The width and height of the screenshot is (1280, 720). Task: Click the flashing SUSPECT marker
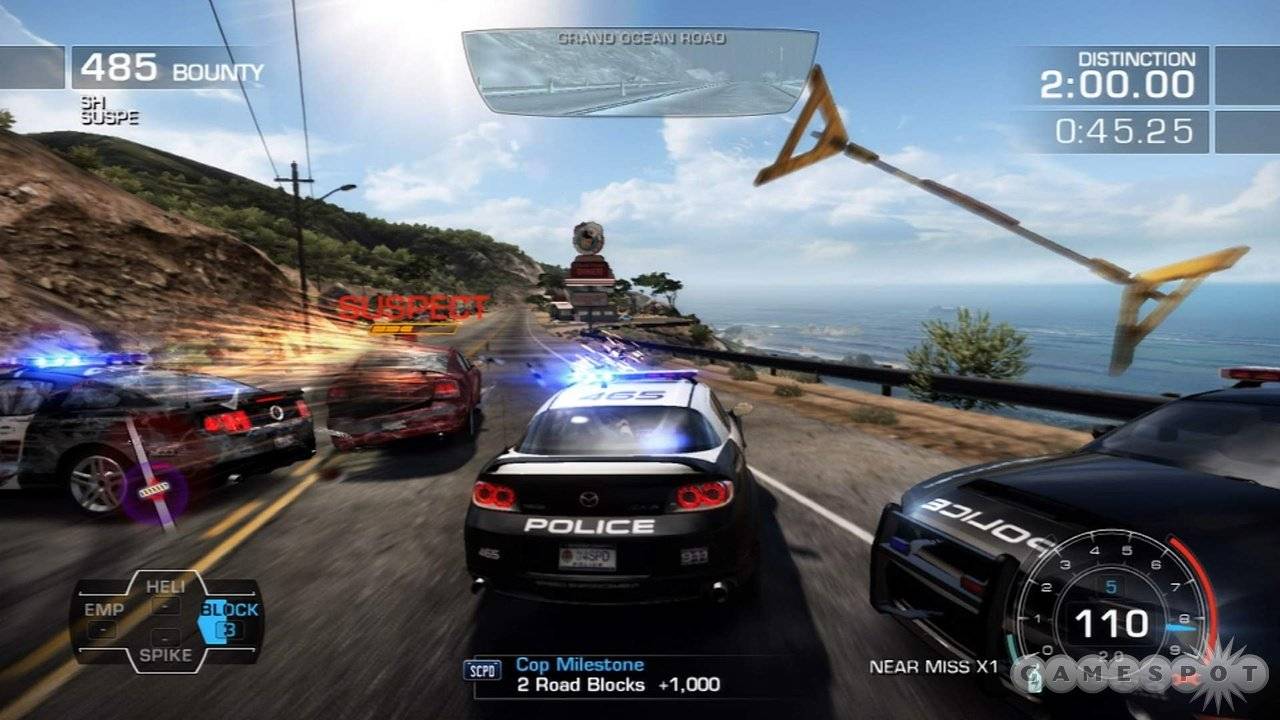click(413, 303)
